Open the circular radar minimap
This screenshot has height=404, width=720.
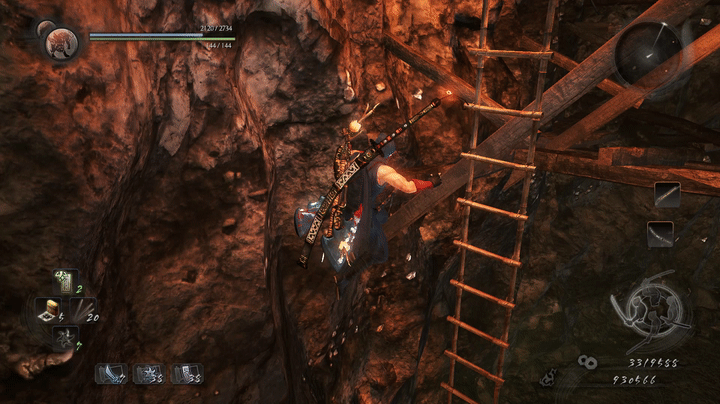point(646,53)
